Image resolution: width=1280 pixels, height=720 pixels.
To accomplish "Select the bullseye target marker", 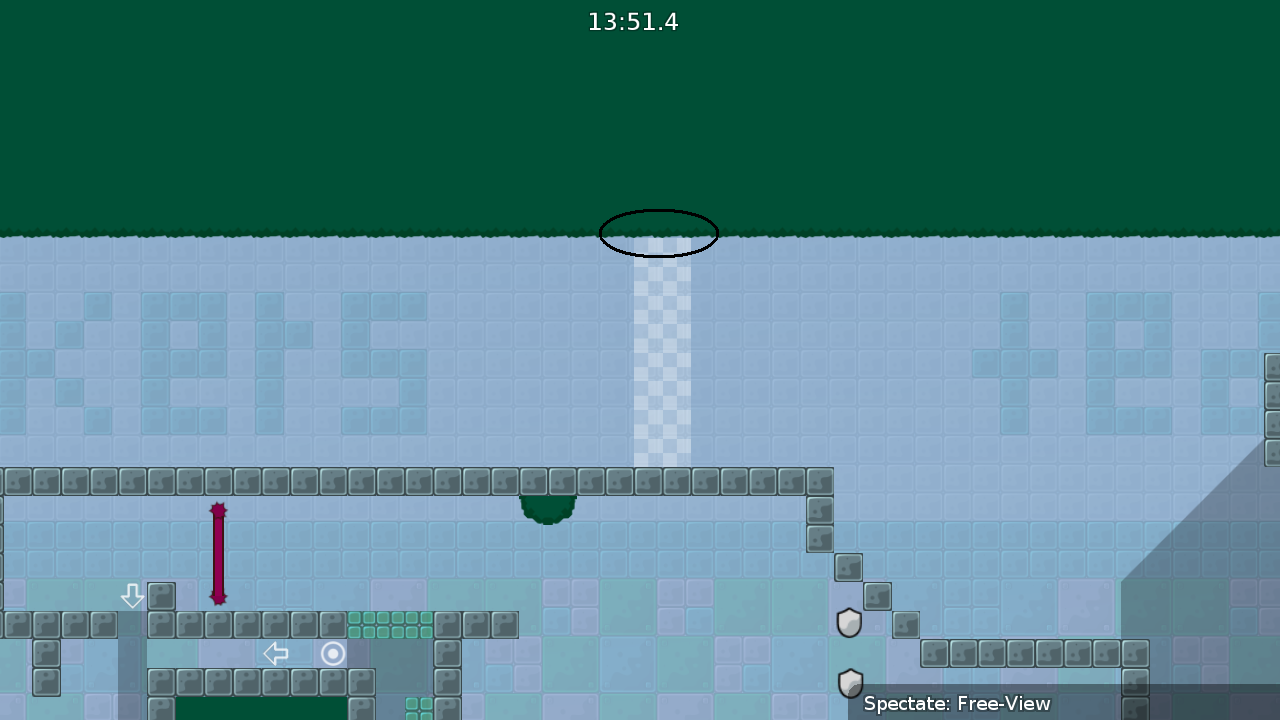I will coord(333,653).
